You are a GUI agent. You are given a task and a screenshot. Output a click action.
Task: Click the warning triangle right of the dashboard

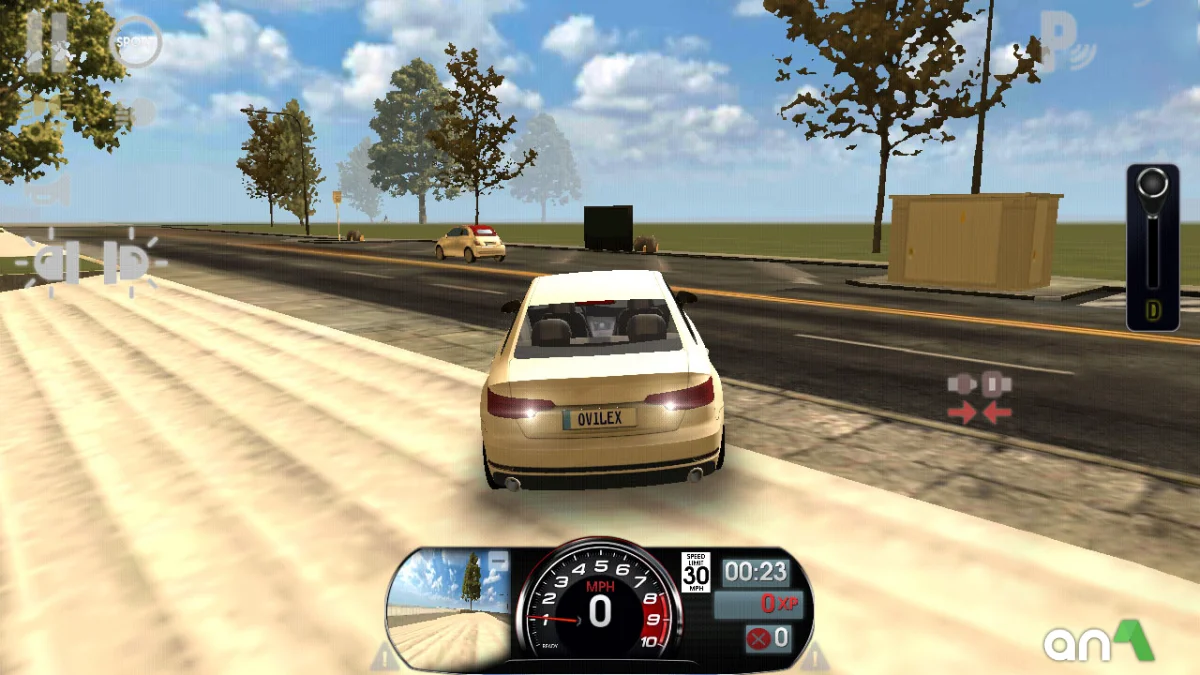pyautogui.click(x=814, y=657)
